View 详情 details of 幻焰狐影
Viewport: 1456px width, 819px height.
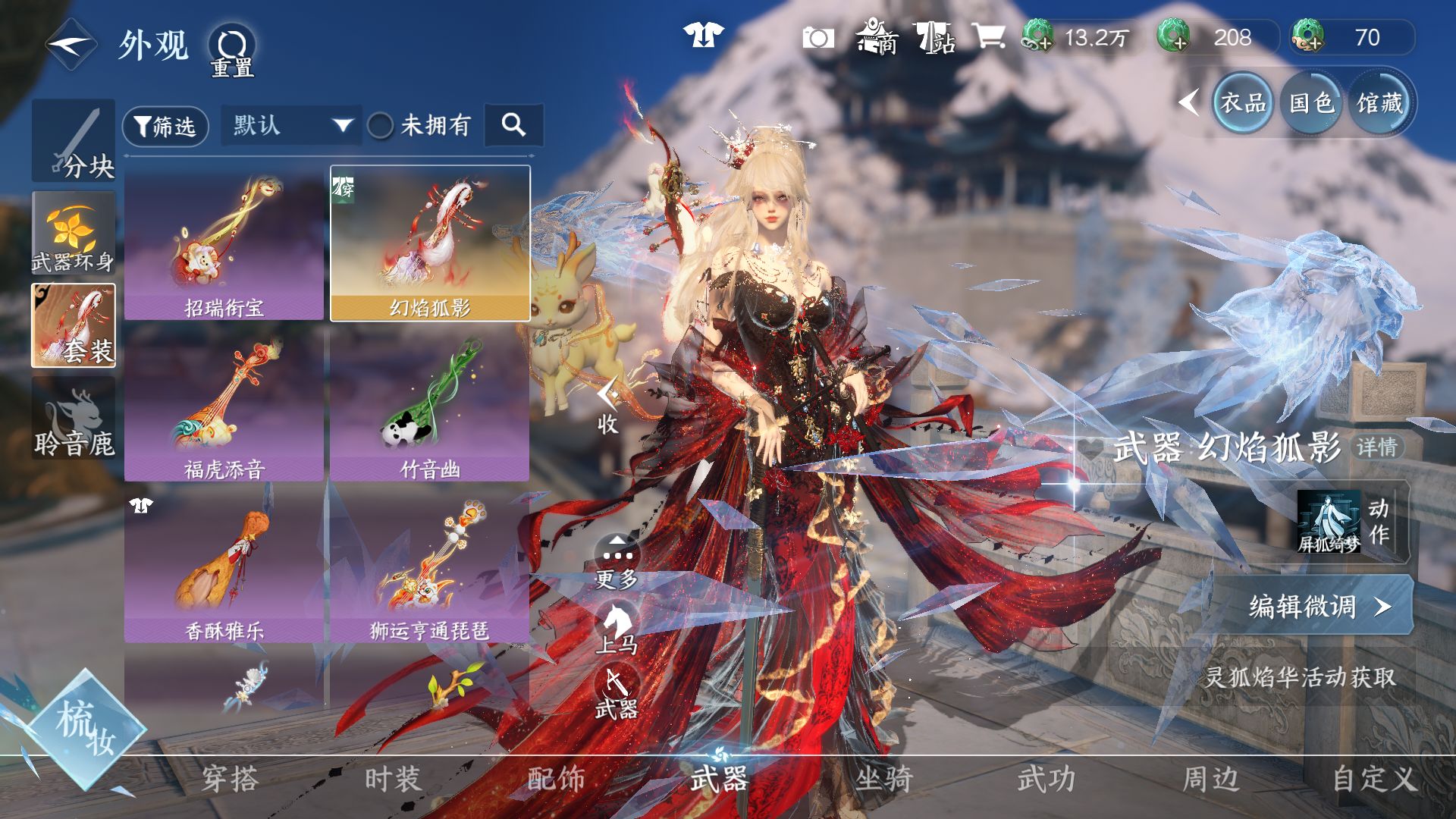point(1377,447)
